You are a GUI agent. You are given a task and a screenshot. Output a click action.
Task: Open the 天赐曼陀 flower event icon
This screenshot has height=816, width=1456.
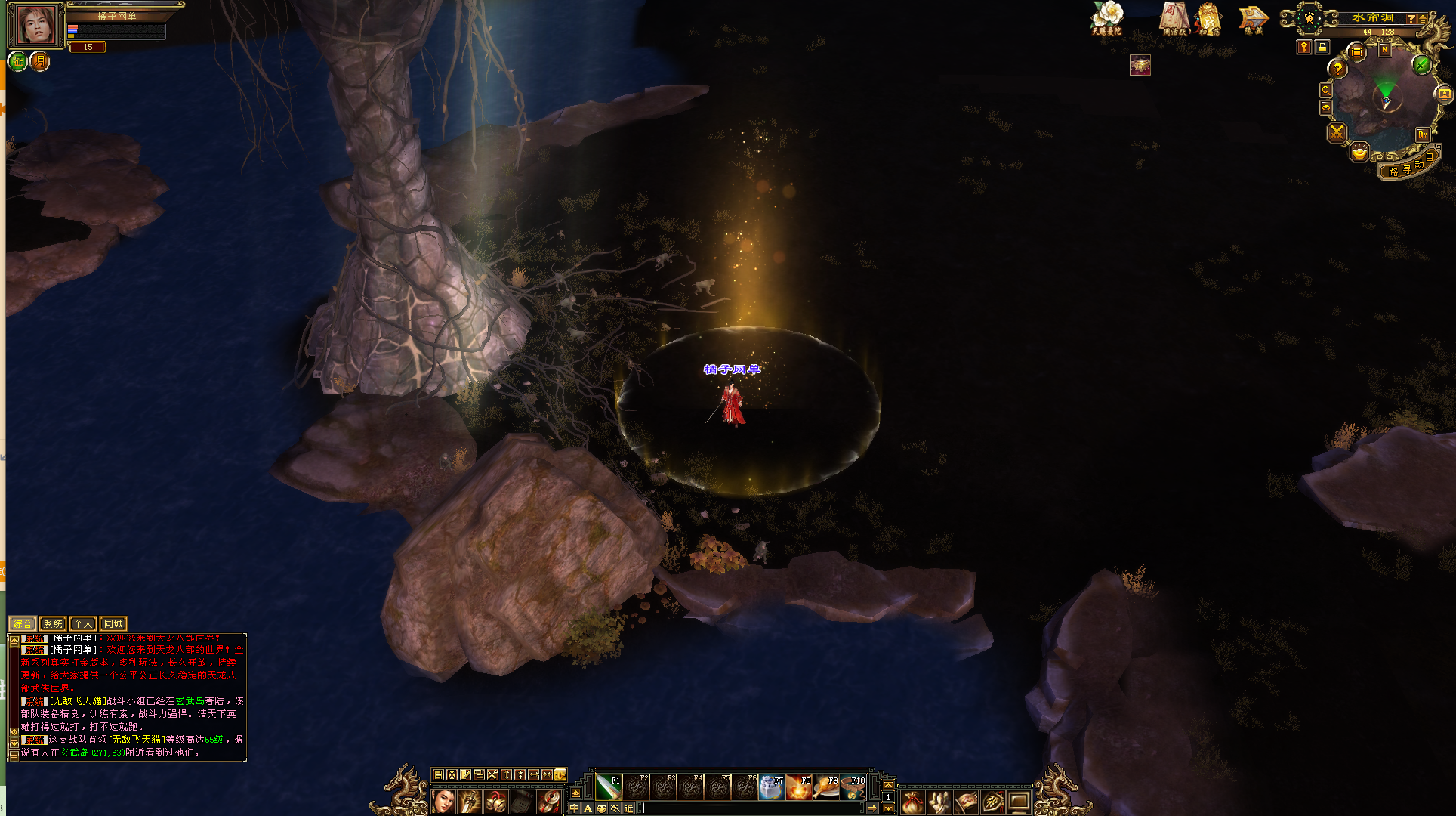1107,17
